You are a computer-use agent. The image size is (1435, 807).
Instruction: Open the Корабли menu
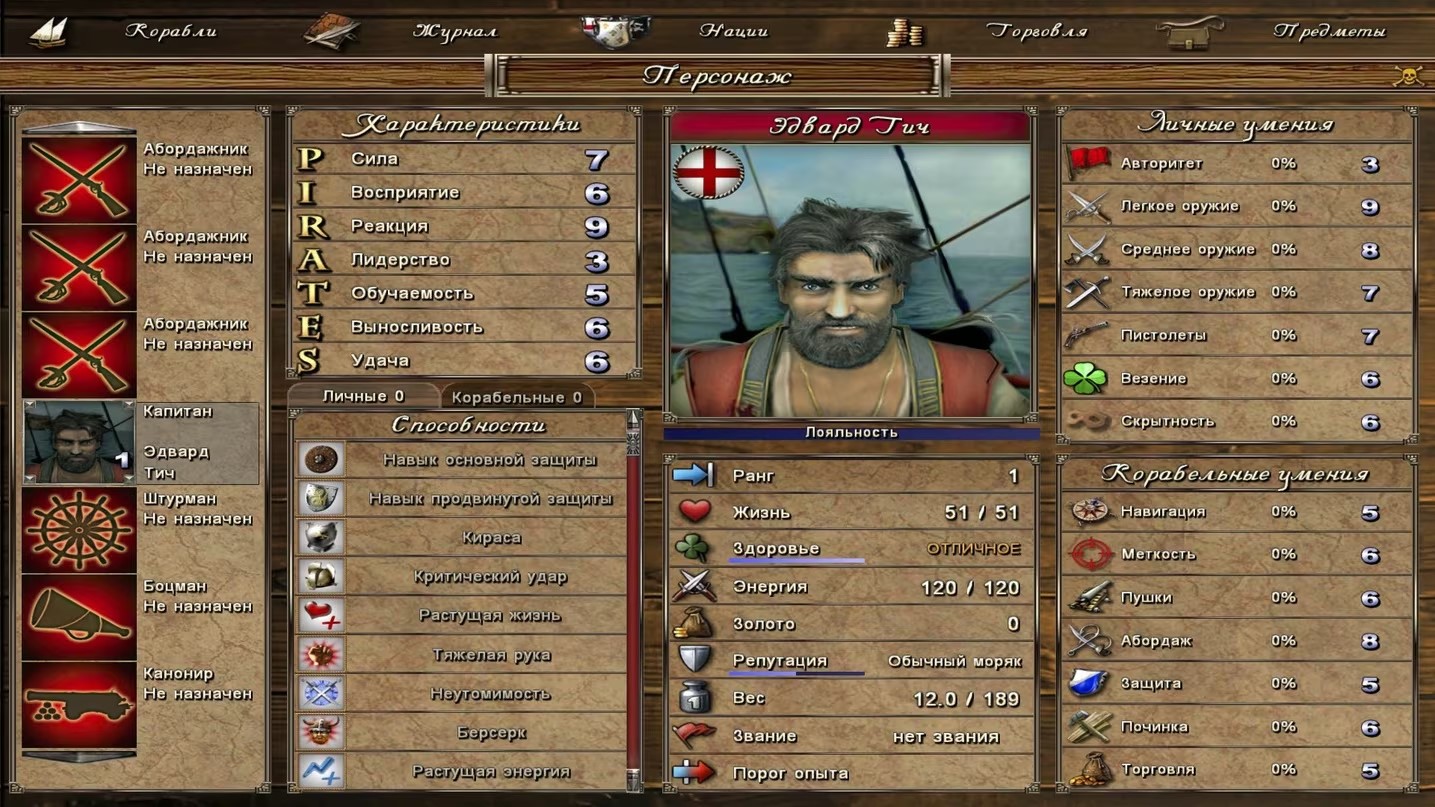[170, 31]
